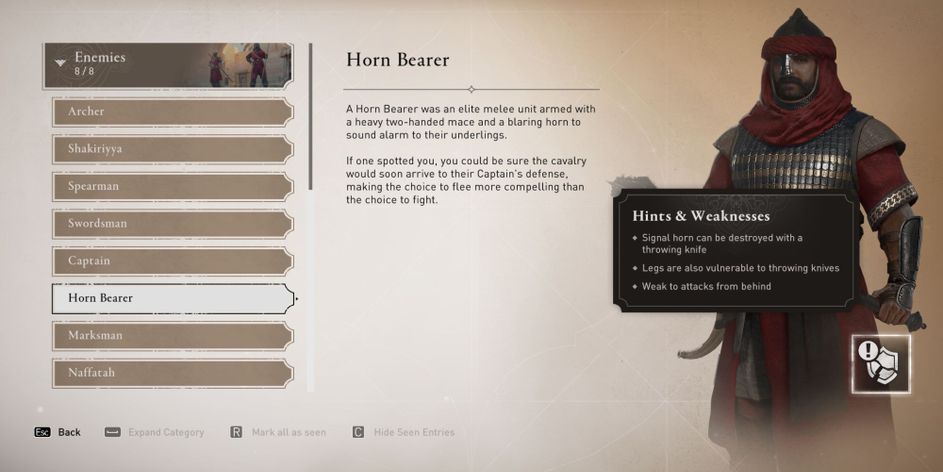Go back using the Back button
This screenshot has height=472, width=943.
pos(58,432)
